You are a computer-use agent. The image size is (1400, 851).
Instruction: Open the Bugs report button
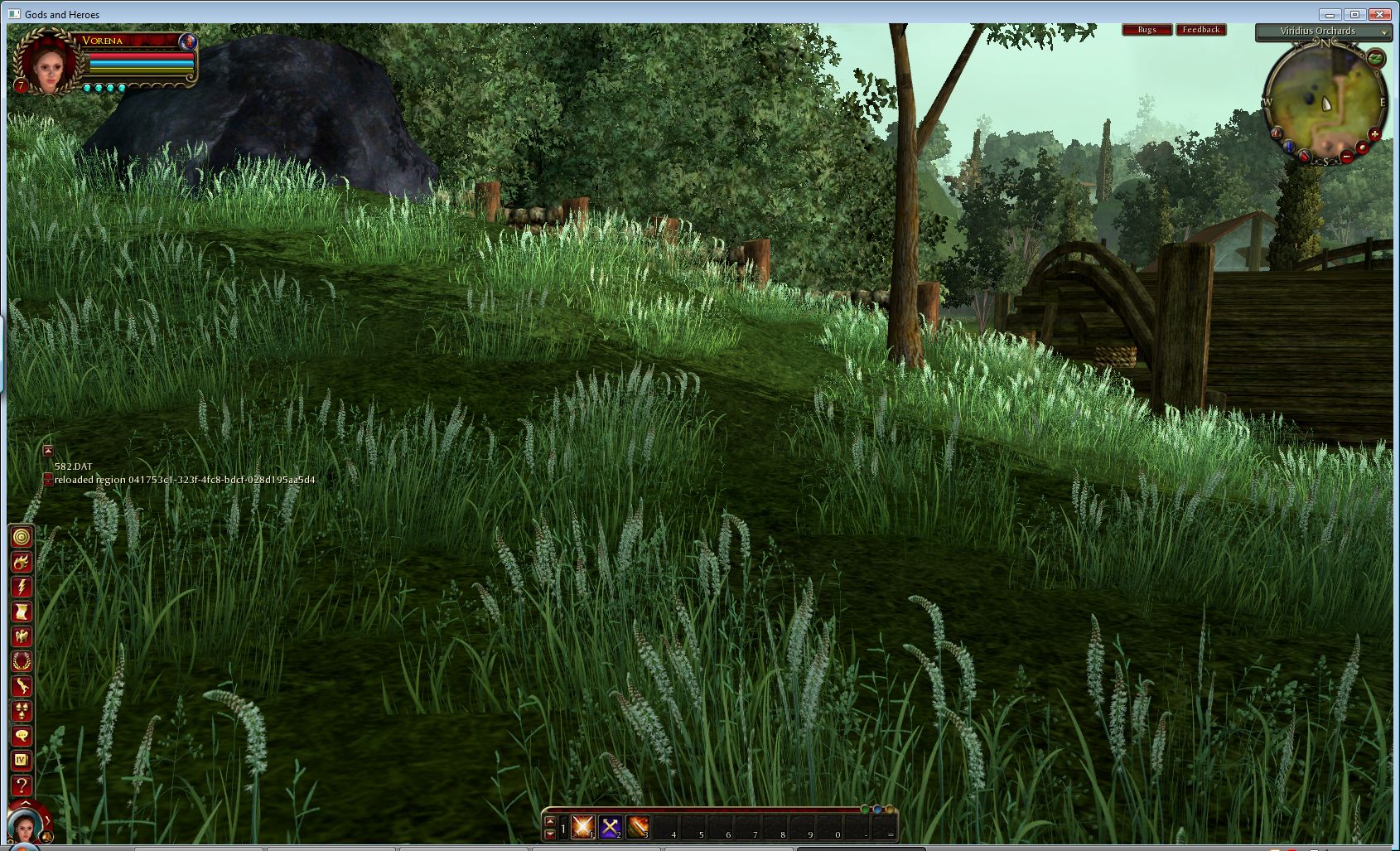1147,30
